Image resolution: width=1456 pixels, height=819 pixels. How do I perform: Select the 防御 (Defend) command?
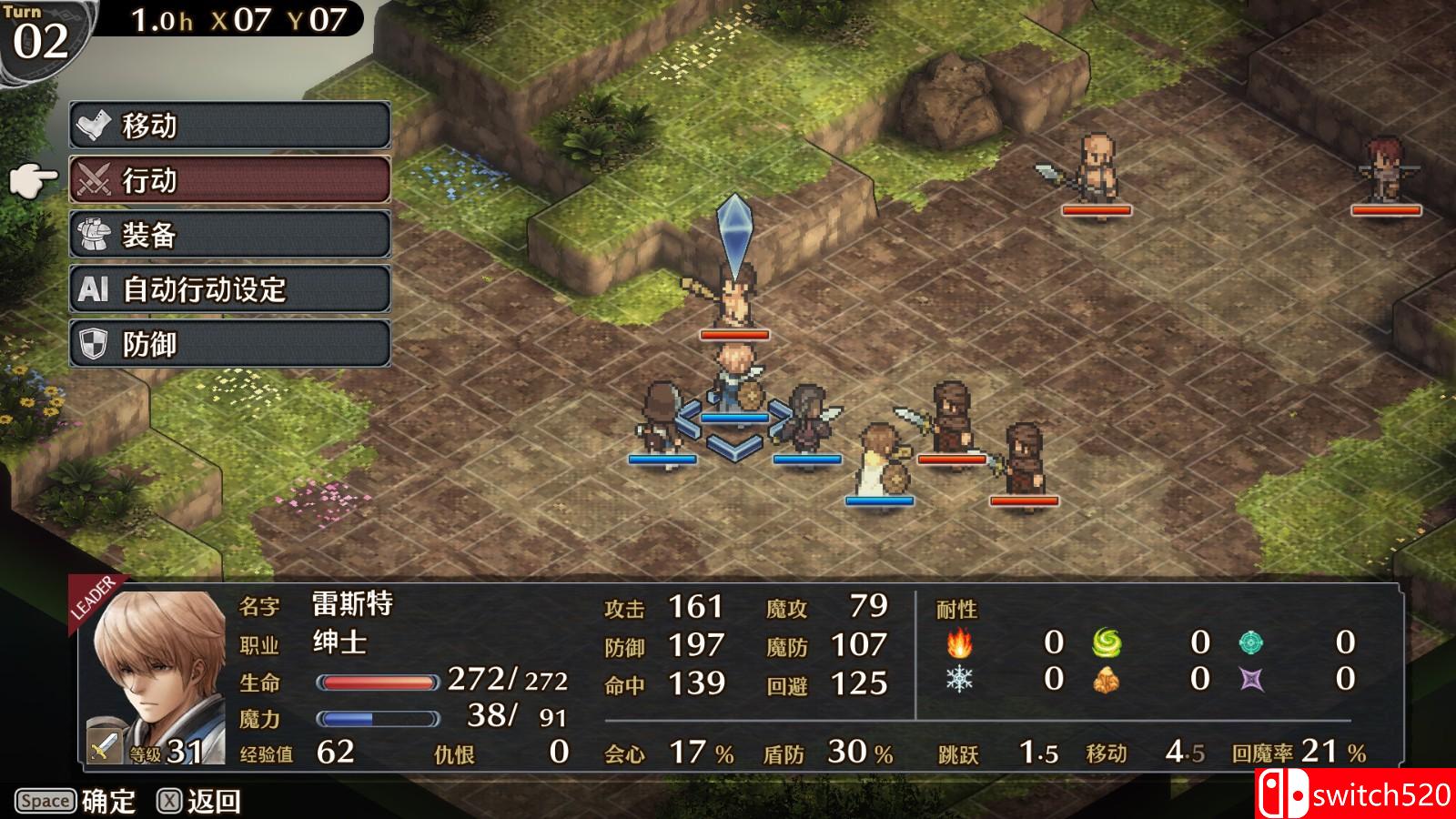(x=230, y=344)
